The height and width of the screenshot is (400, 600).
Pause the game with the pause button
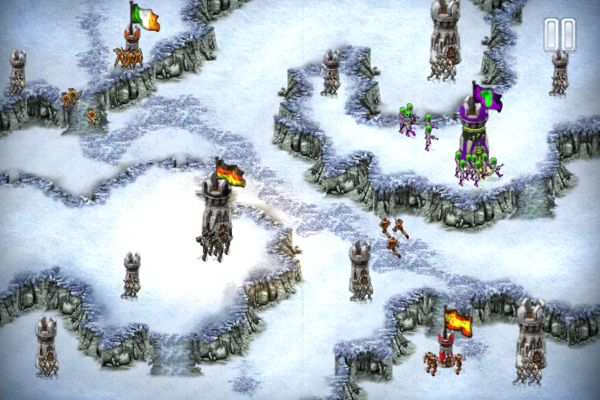pyautogui.click(x=560, y=35)
